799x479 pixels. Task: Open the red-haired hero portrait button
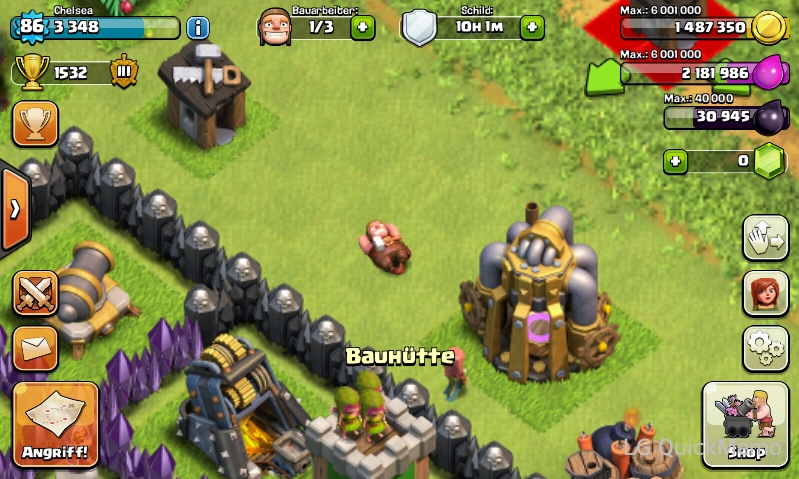[765, 293]
